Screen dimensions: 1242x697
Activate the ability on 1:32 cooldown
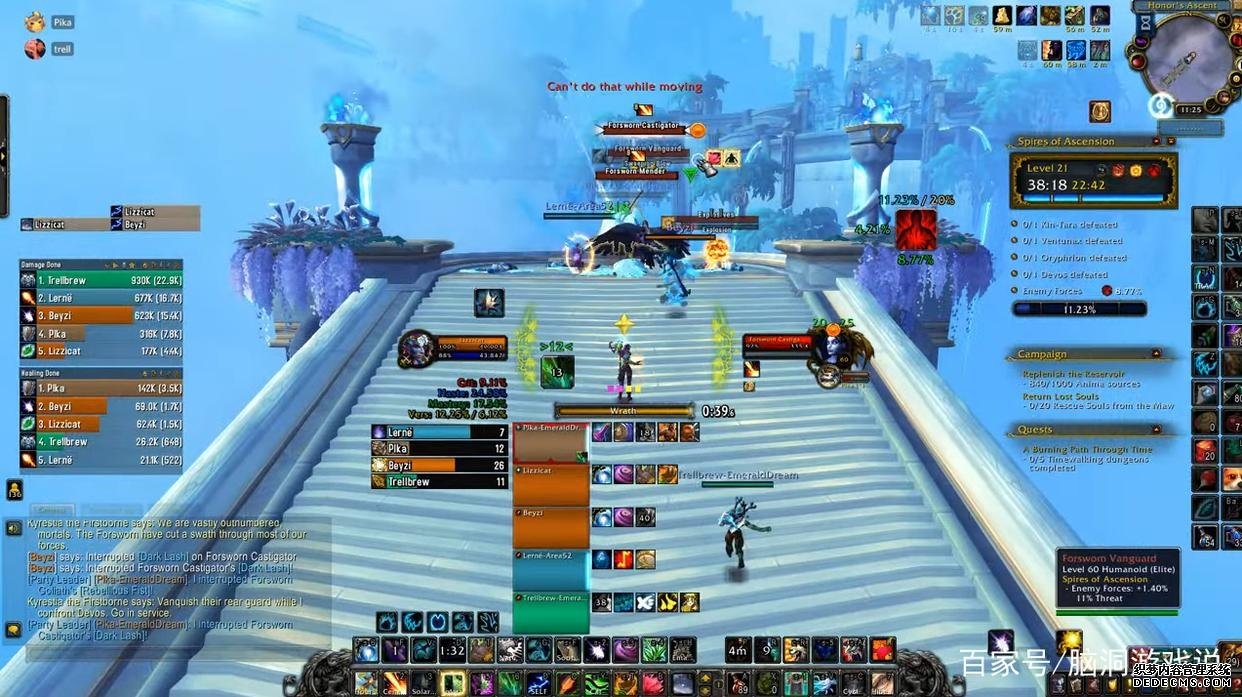click(453, 650)
